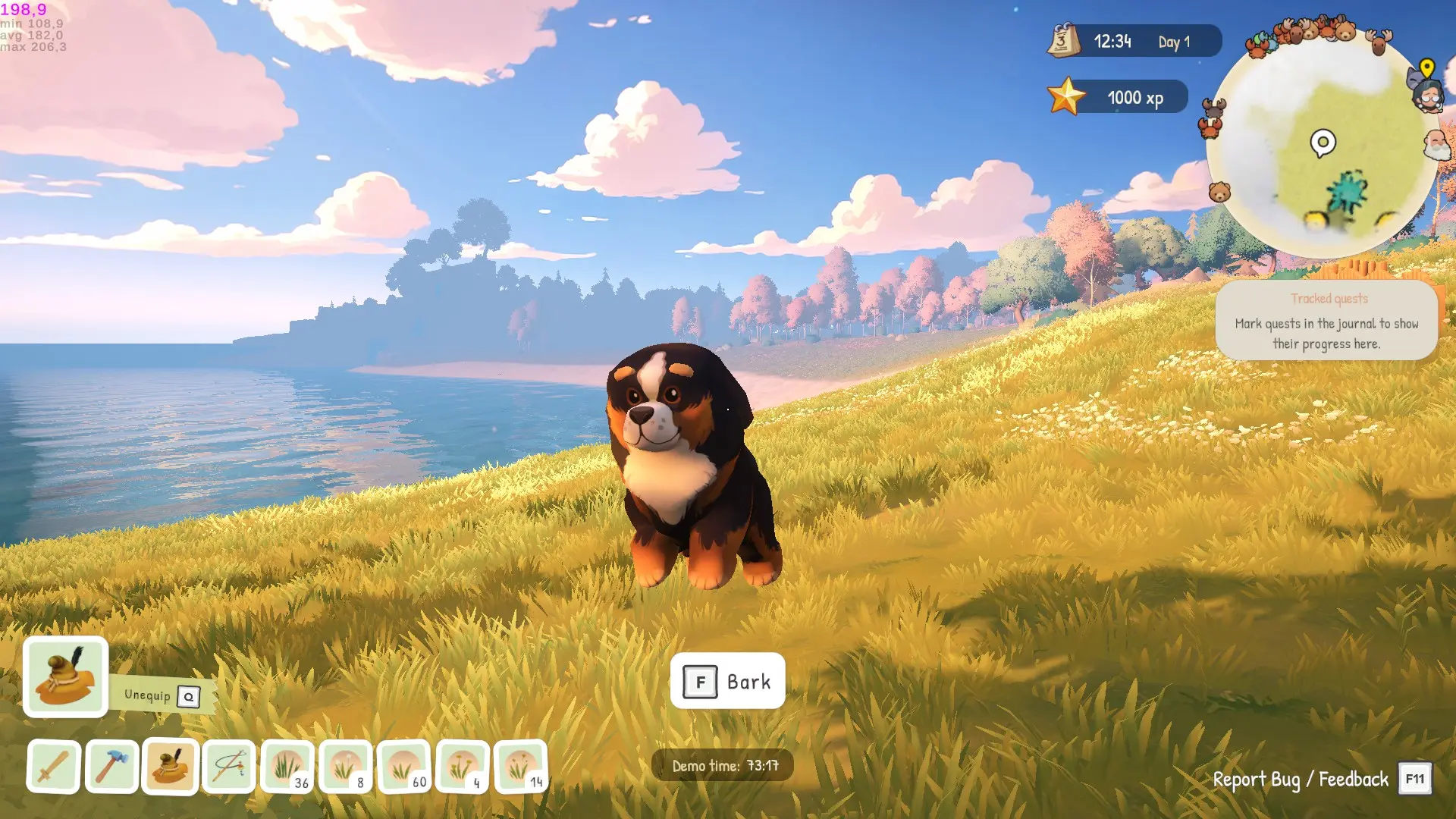Click the calendar icon beside the clock
Viewport: 1456px width, 819px height.
tap(1063, 40)
